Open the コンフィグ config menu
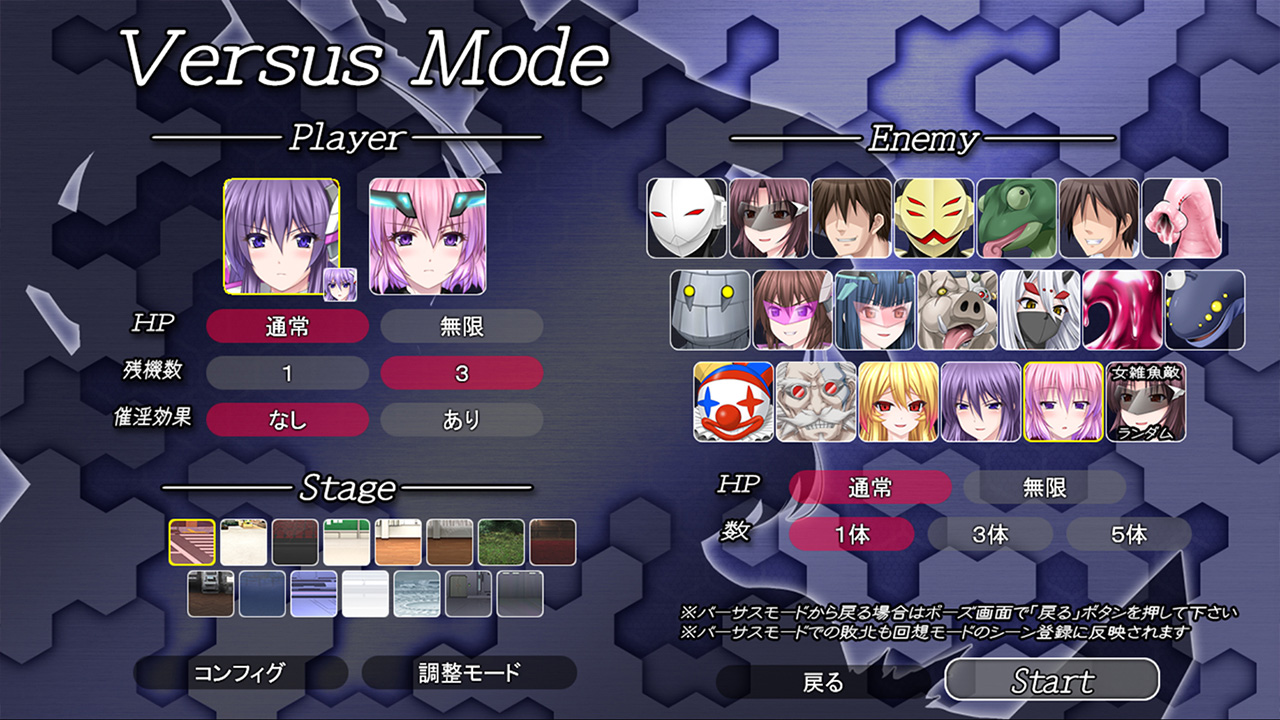The width and height of the screenshot is (1280, 720). coord(238,673)
